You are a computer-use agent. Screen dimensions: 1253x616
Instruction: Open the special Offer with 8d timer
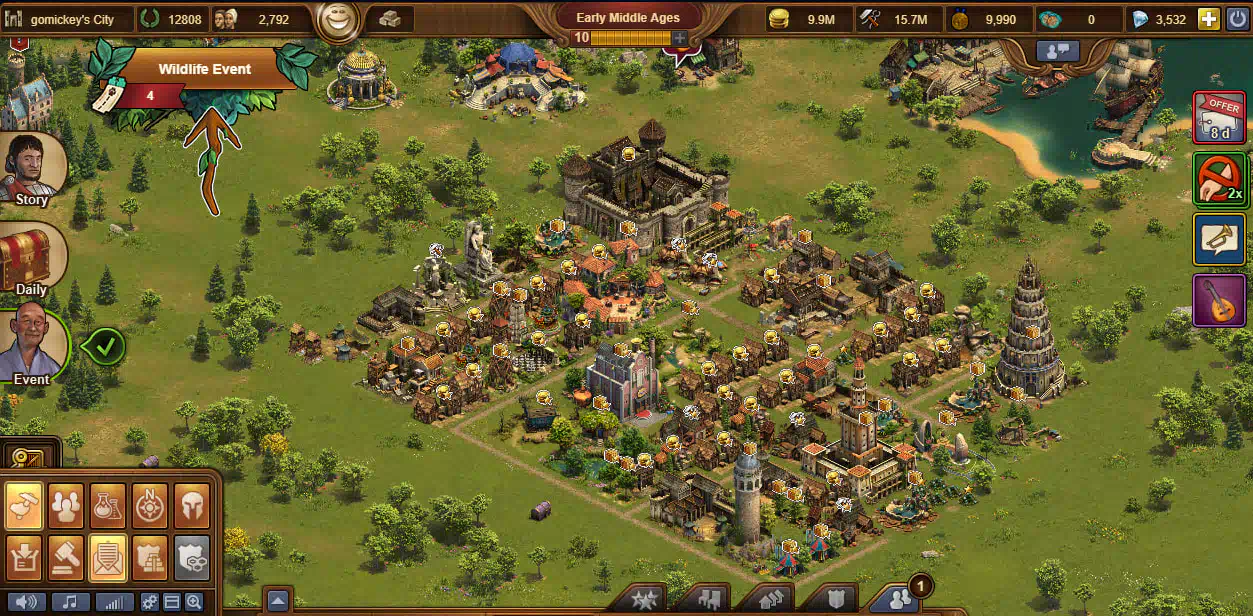pos(1219,118)
